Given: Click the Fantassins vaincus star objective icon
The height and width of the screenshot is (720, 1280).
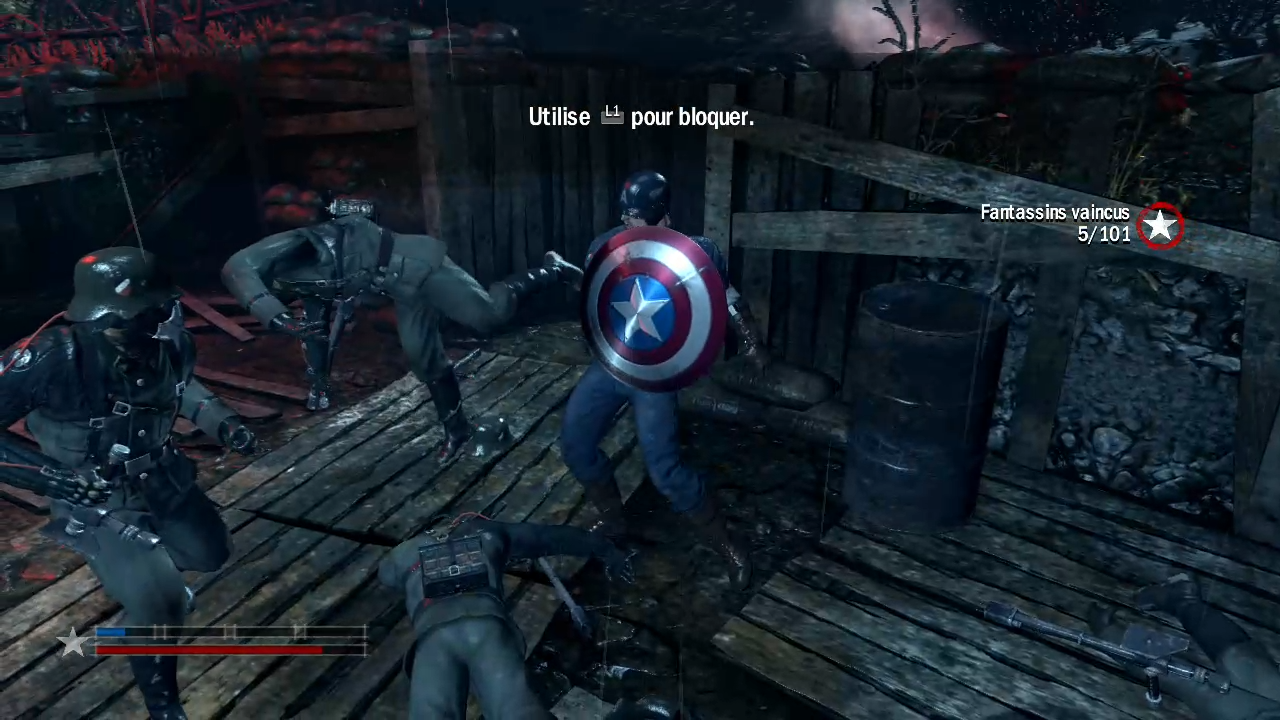Looking at the screenshot, I should click(1160, 226).
